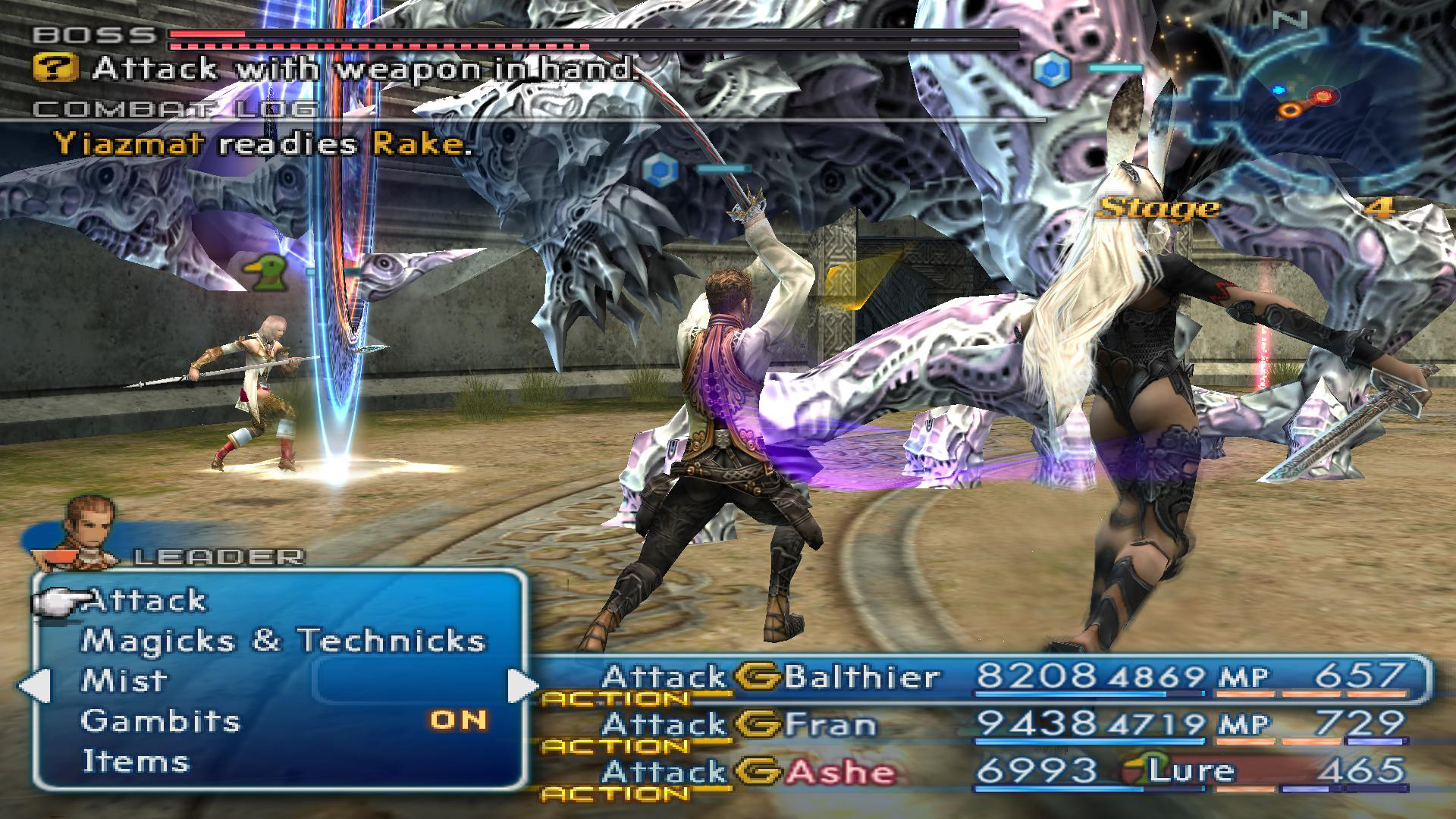Click the left arrow of command menu
The height and width of the screenshot is (819, 1456).
33,686
